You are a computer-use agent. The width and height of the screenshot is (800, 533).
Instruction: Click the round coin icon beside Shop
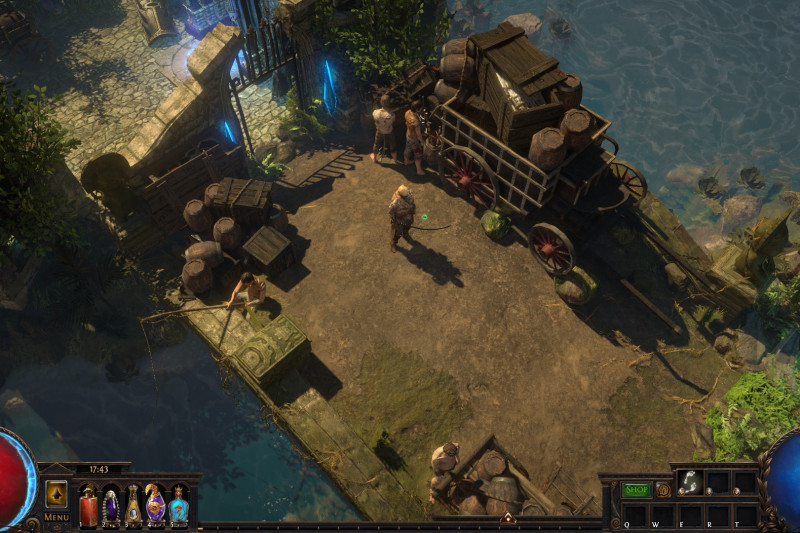point(663,490)
